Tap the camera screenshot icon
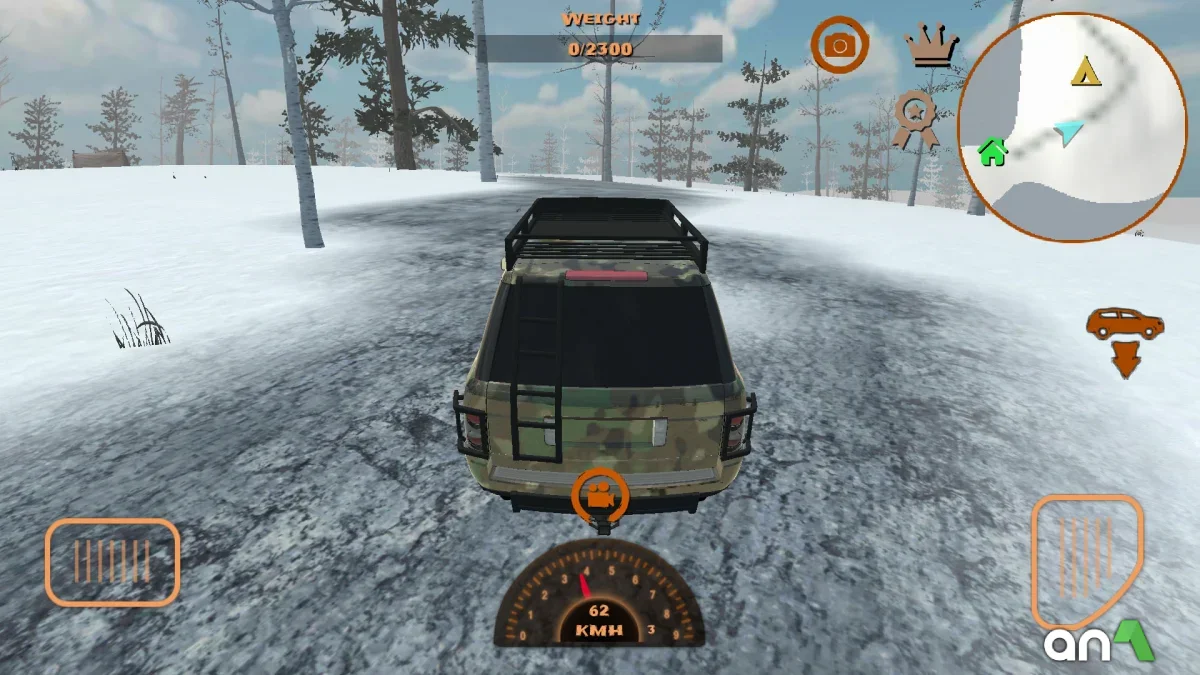 [x=839, y=45]
